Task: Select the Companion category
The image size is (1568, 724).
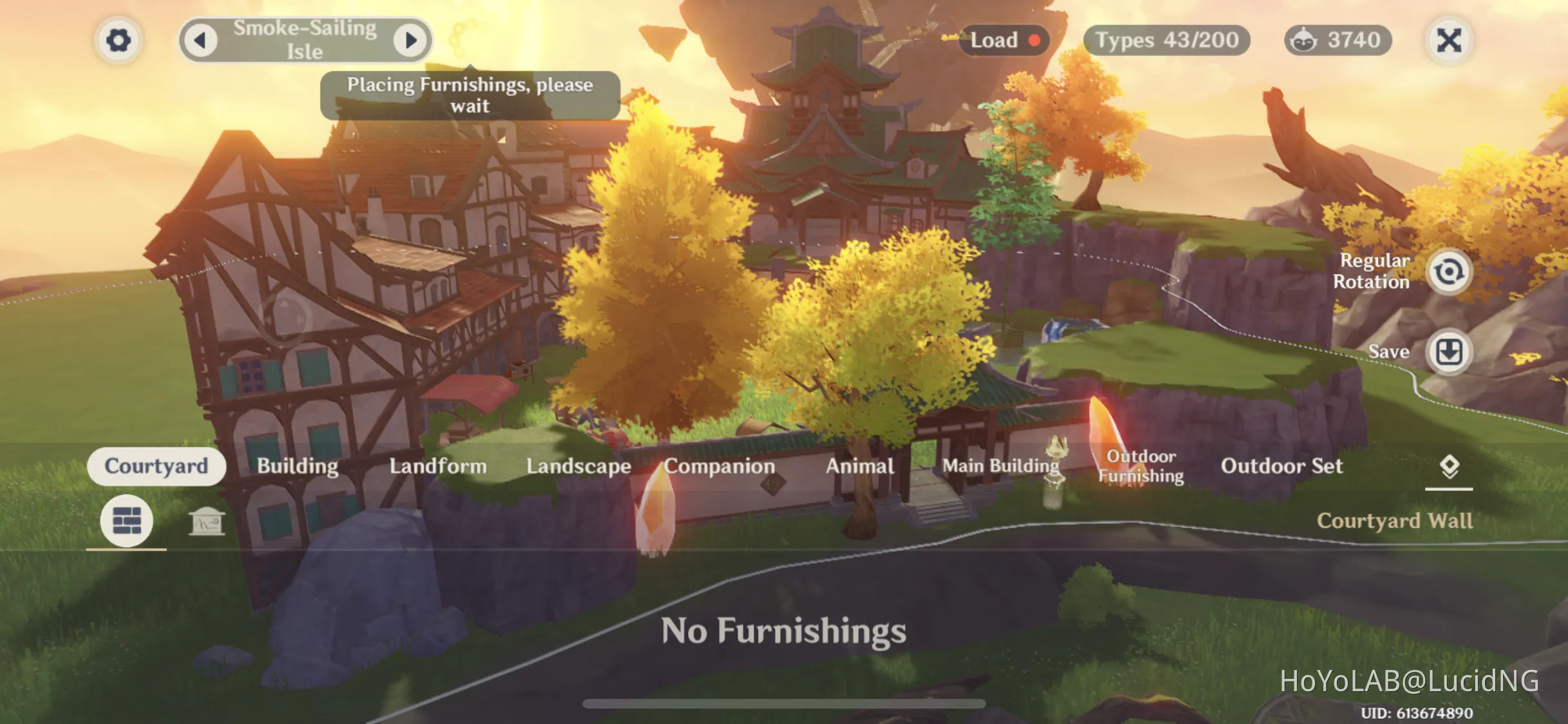Action: click(x=720, y=466)
